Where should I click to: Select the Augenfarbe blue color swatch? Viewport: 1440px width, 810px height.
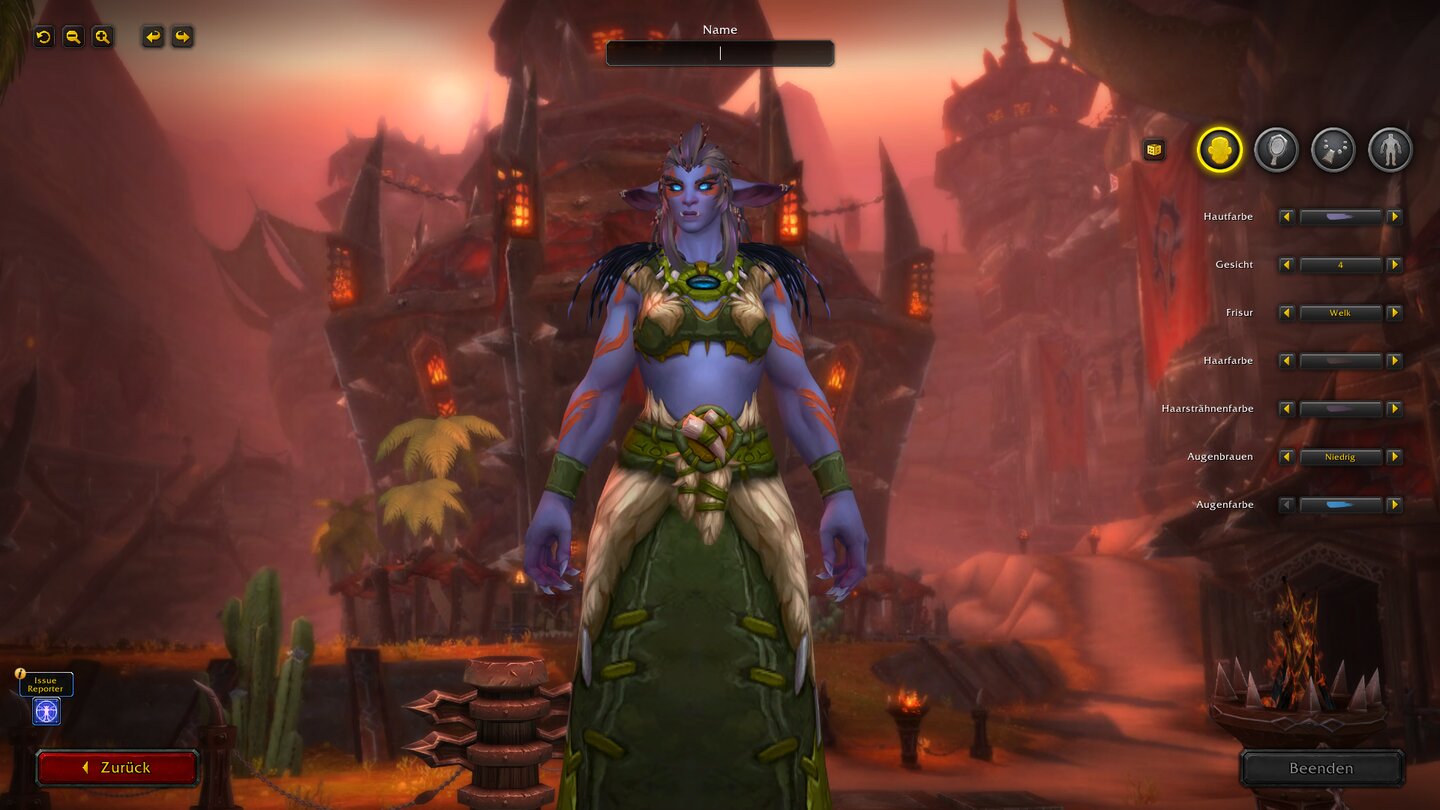click(1340, 505)
